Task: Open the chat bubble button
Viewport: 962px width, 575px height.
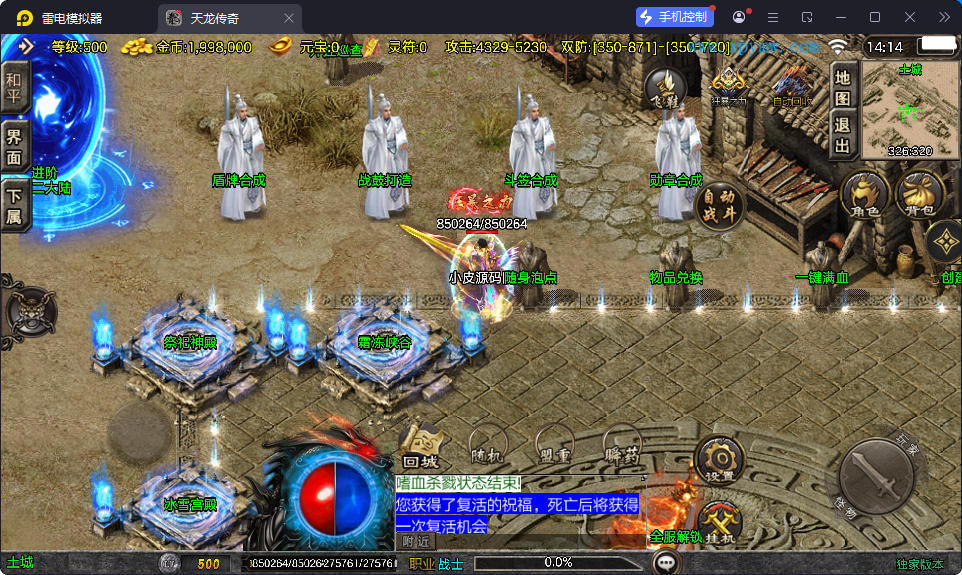Action: pyautogui.click(x=665, y=563)
